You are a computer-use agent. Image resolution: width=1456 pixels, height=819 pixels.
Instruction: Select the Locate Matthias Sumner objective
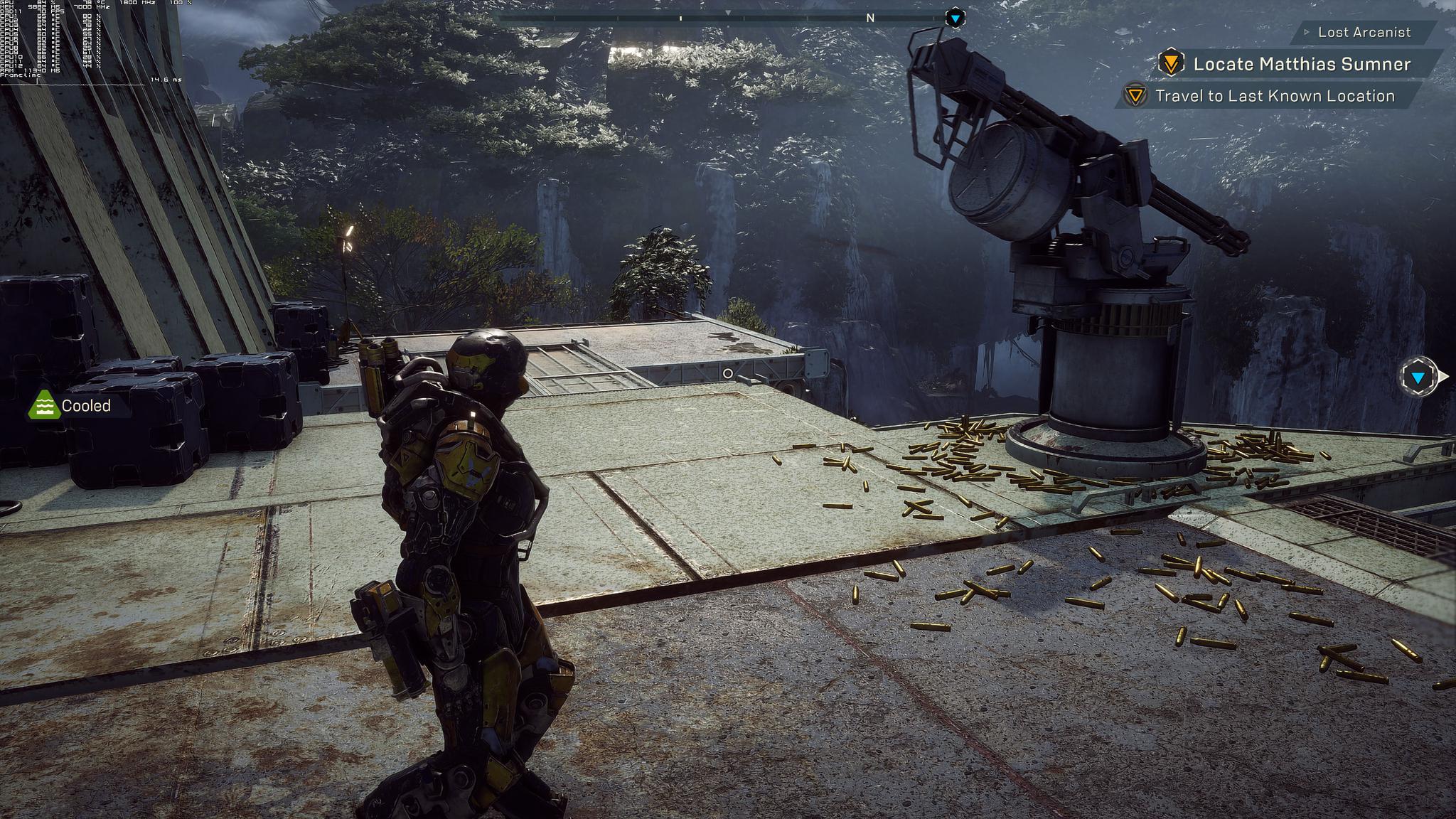1301,64
